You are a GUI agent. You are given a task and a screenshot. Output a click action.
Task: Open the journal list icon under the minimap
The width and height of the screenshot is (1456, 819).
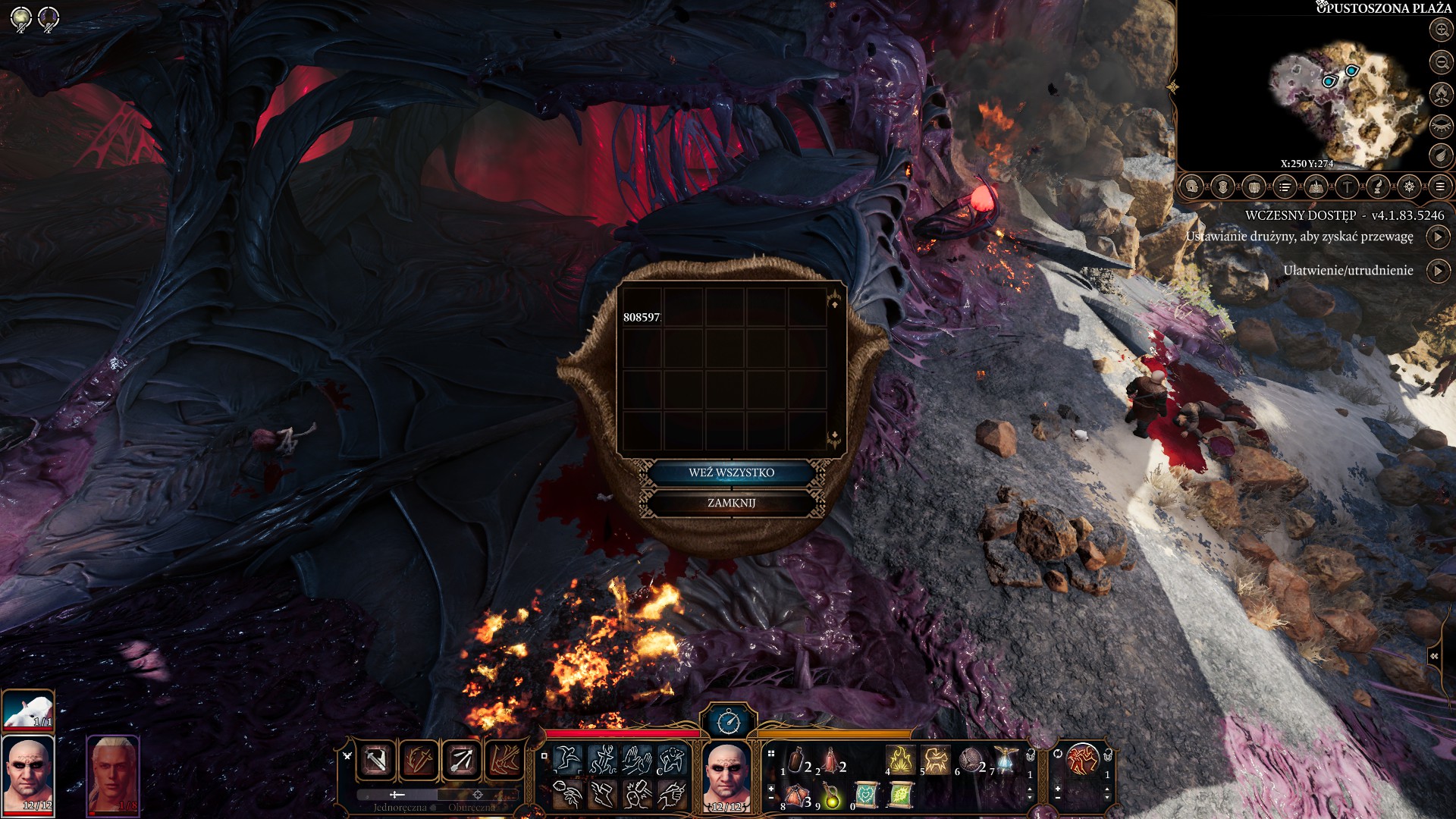[1285, 187]
